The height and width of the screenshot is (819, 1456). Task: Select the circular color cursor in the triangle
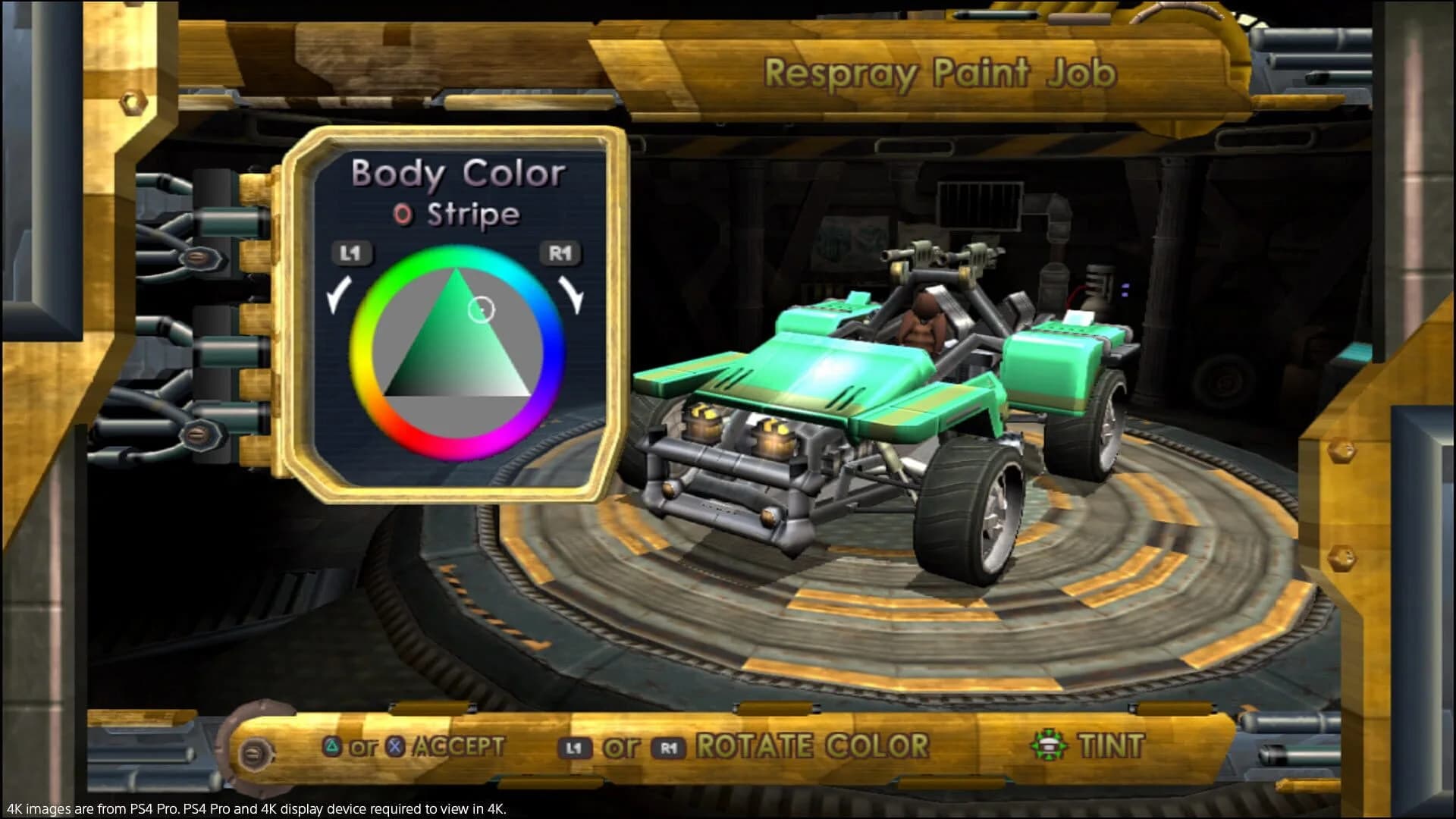pos(481,310)
